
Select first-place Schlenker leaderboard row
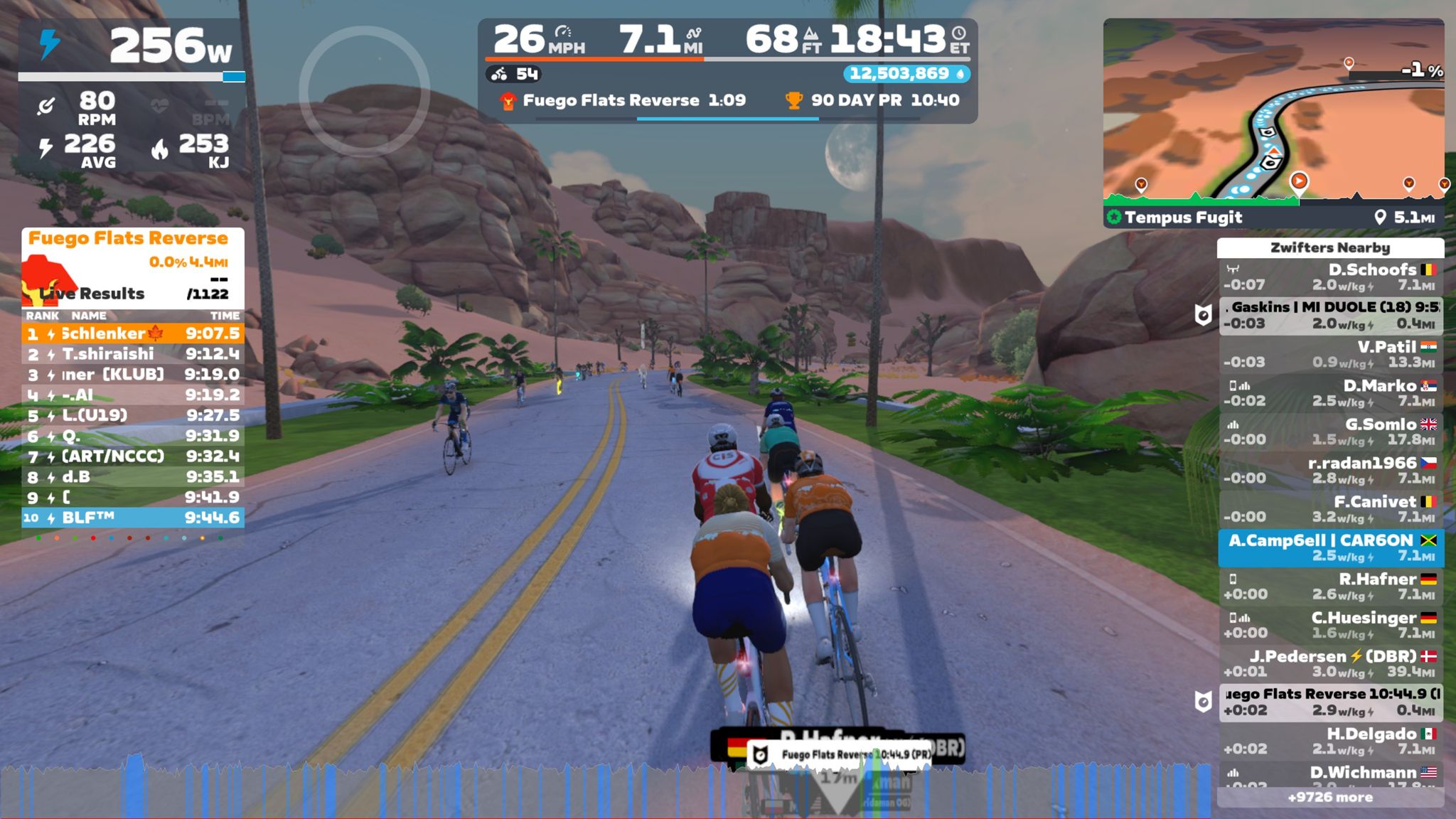[x=133, y=333]
